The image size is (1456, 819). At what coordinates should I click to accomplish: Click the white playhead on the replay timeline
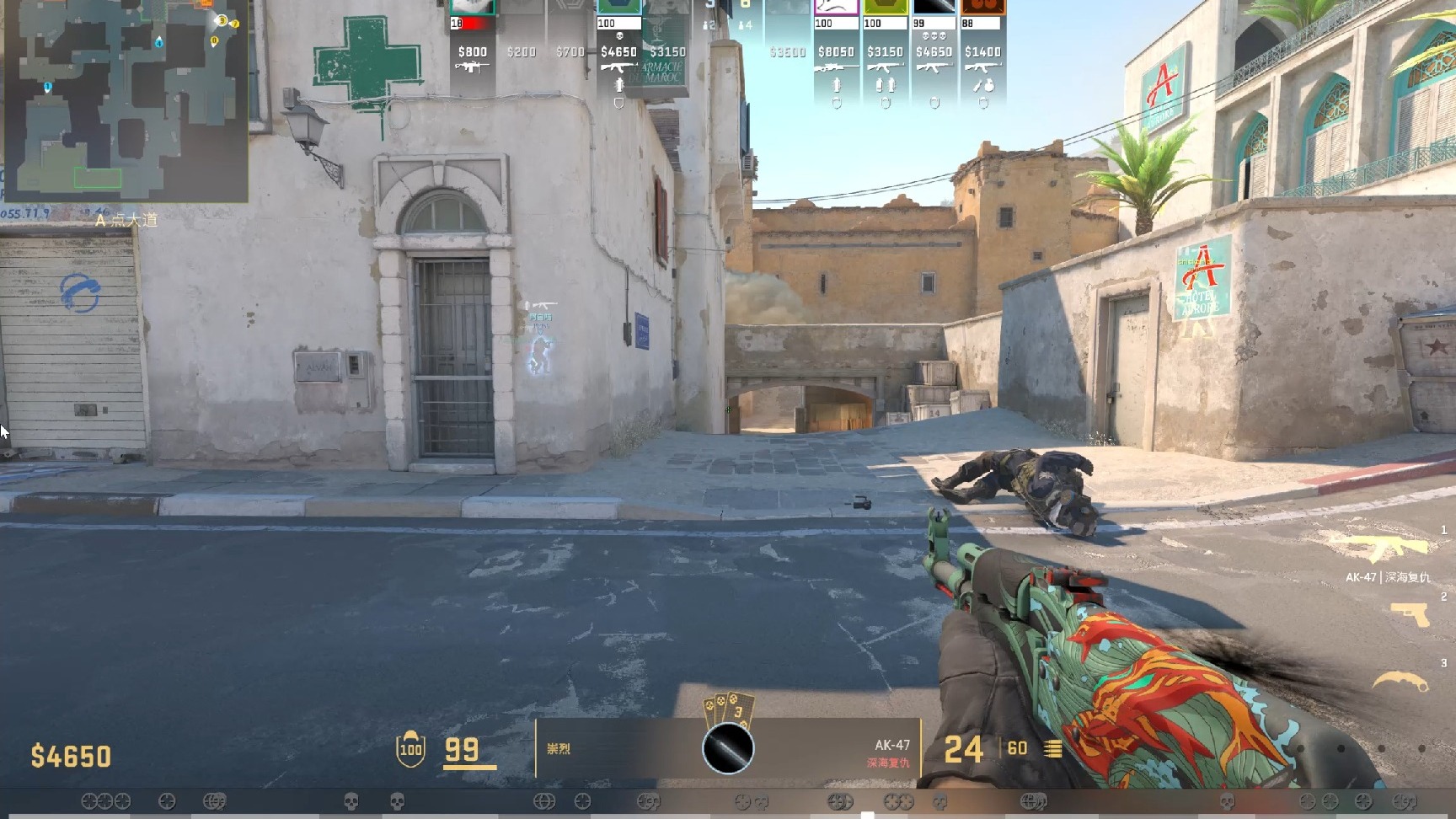(867, 815)
